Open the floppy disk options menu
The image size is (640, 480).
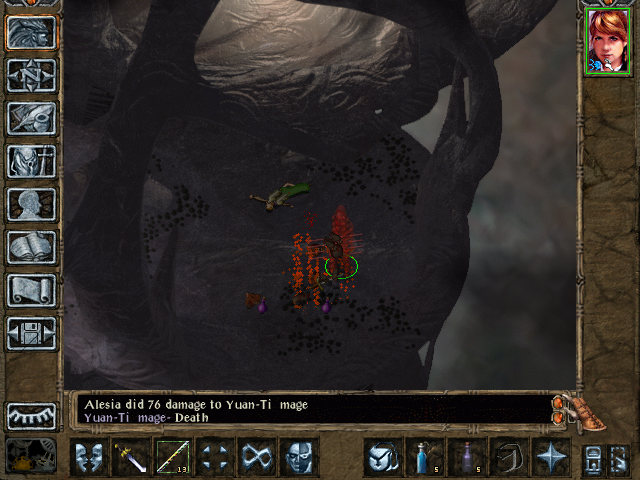pyautogui.click(x=31, y=333)
